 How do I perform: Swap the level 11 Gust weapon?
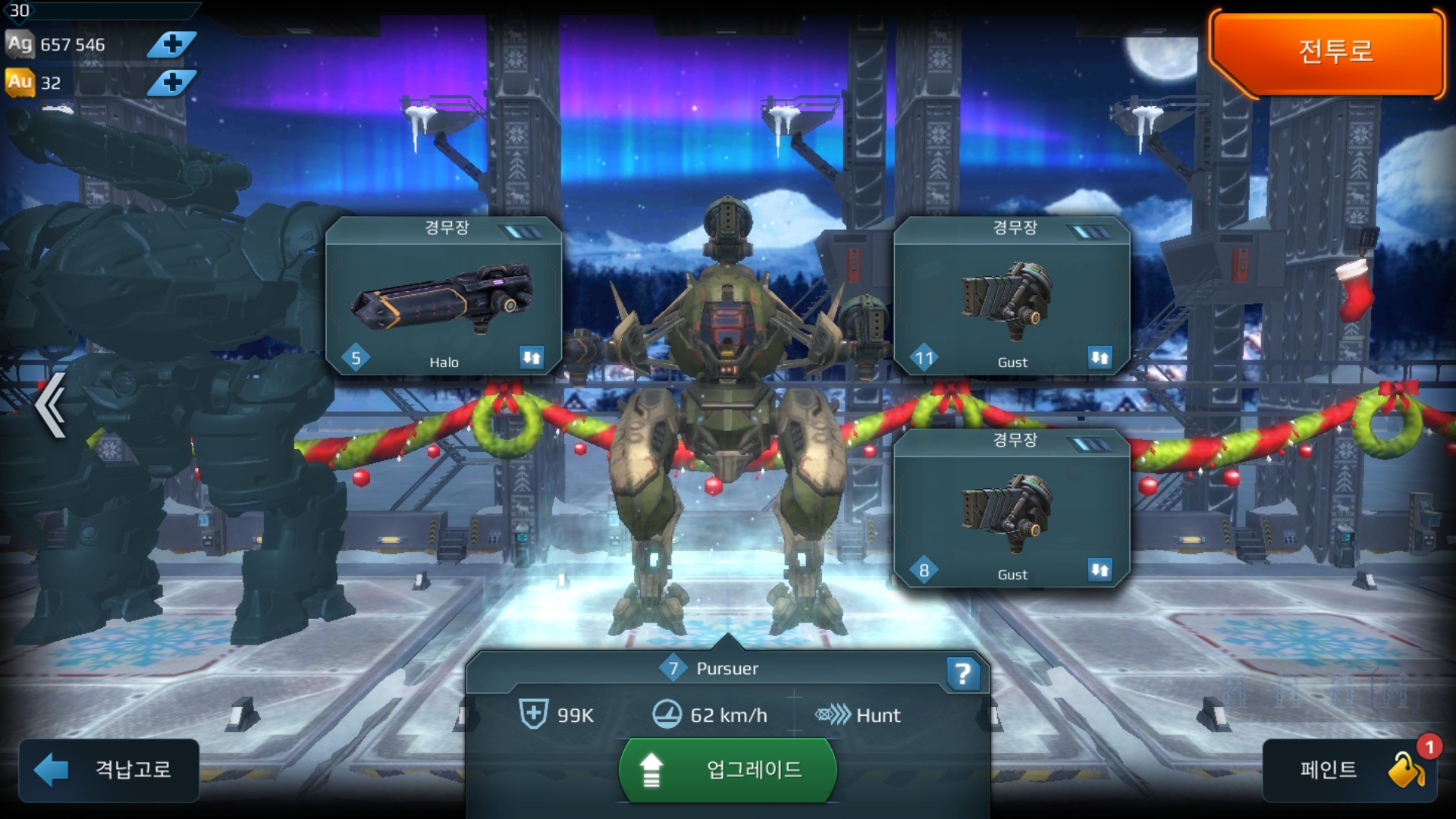tap(1100, 357)
